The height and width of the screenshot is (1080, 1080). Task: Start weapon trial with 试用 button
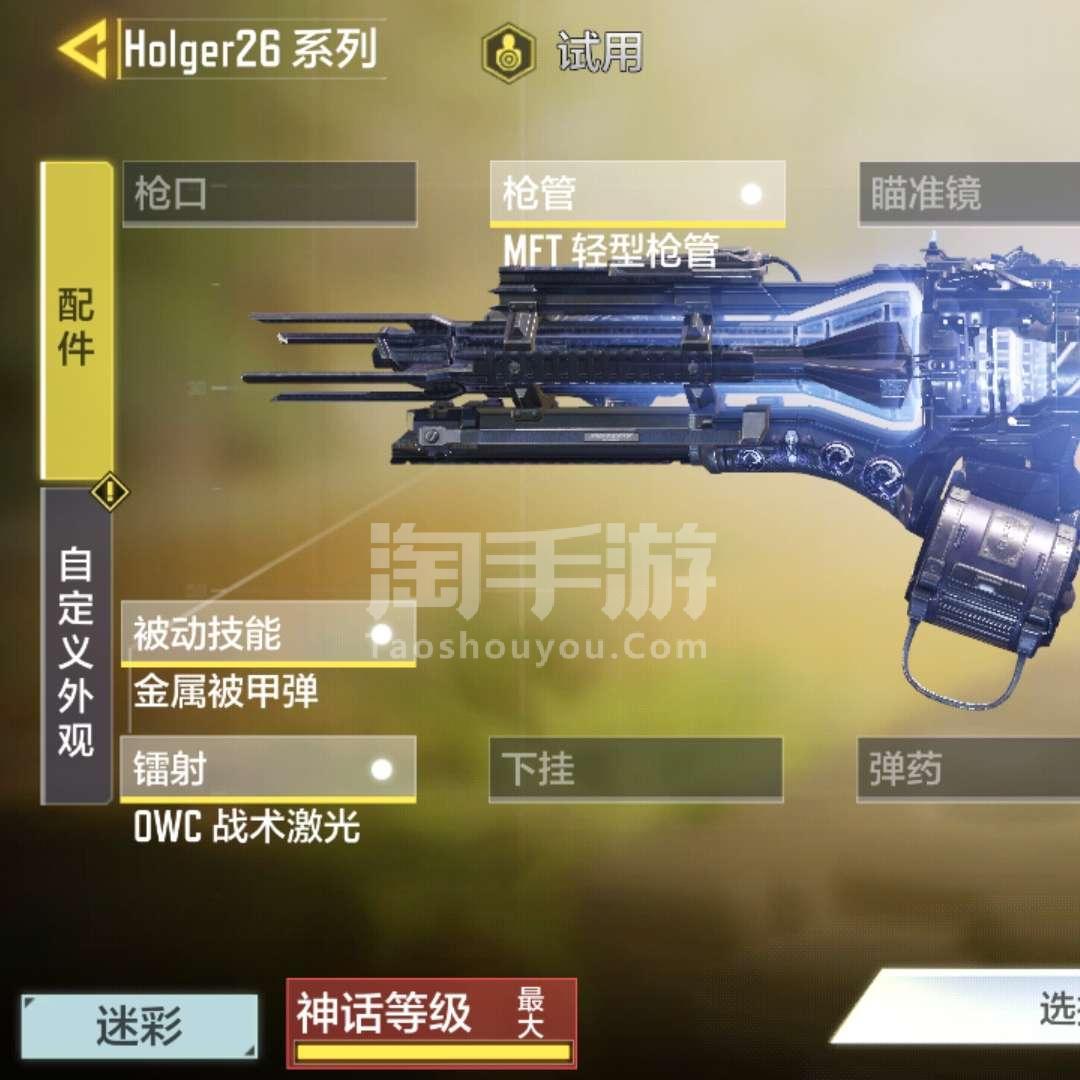pyautogui.click(x=565, y=52)
